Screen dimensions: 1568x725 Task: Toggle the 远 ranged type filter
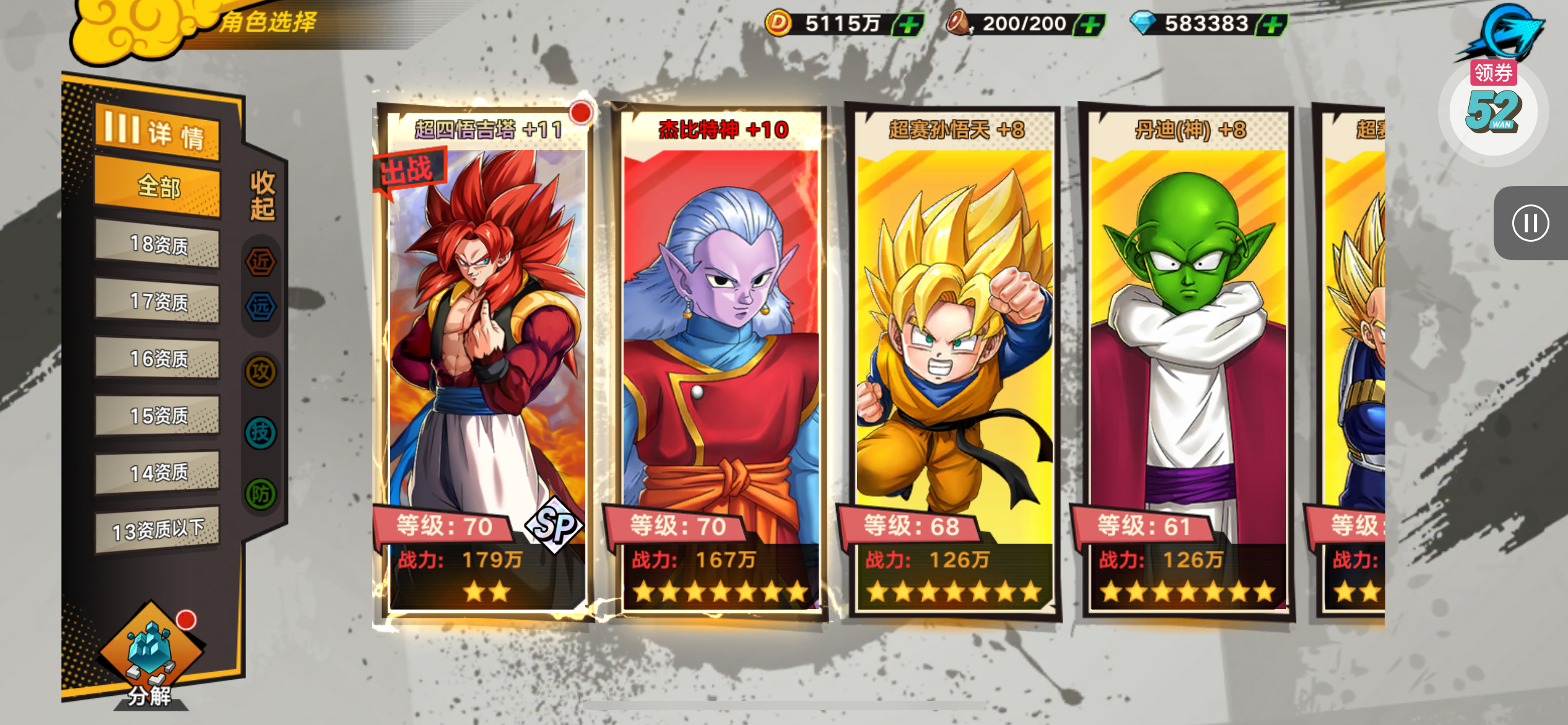pos(261,307)
